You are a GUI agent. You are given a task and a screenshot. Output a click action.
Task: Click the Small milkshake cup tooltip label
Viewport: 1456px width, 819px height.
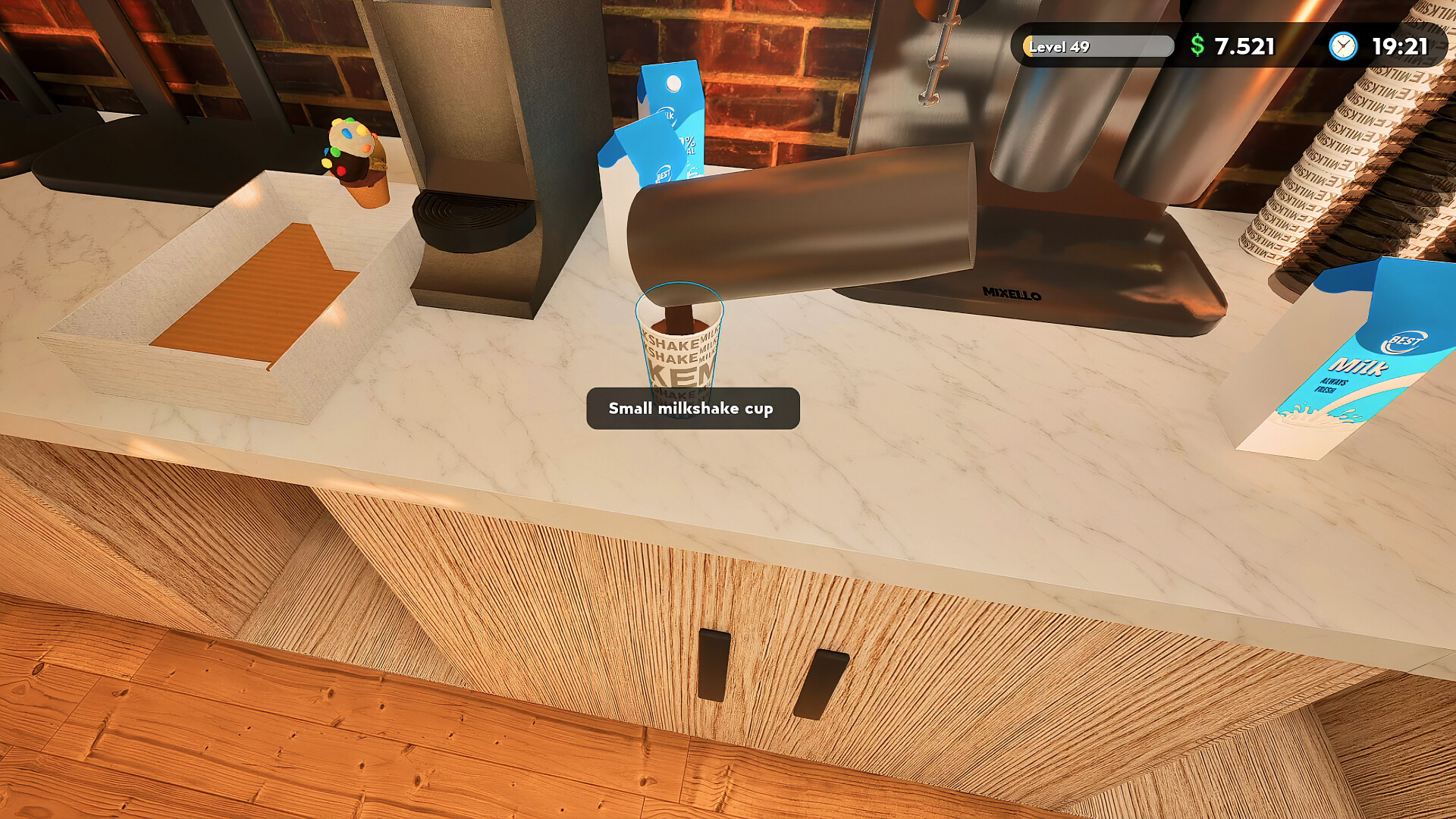[692, 408]
